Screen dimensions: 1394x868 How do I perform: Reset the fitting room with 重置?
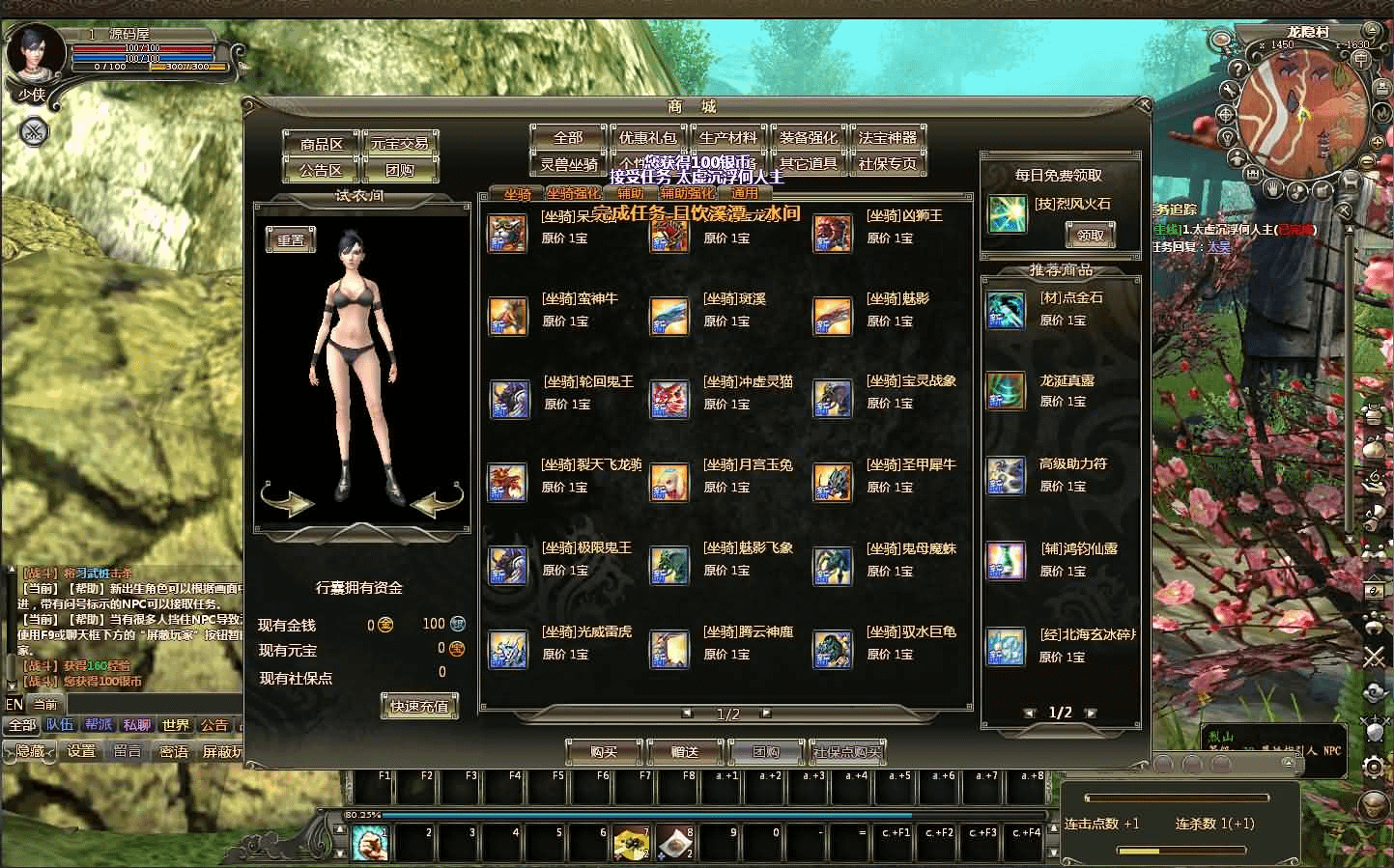(x=291, y=240)
